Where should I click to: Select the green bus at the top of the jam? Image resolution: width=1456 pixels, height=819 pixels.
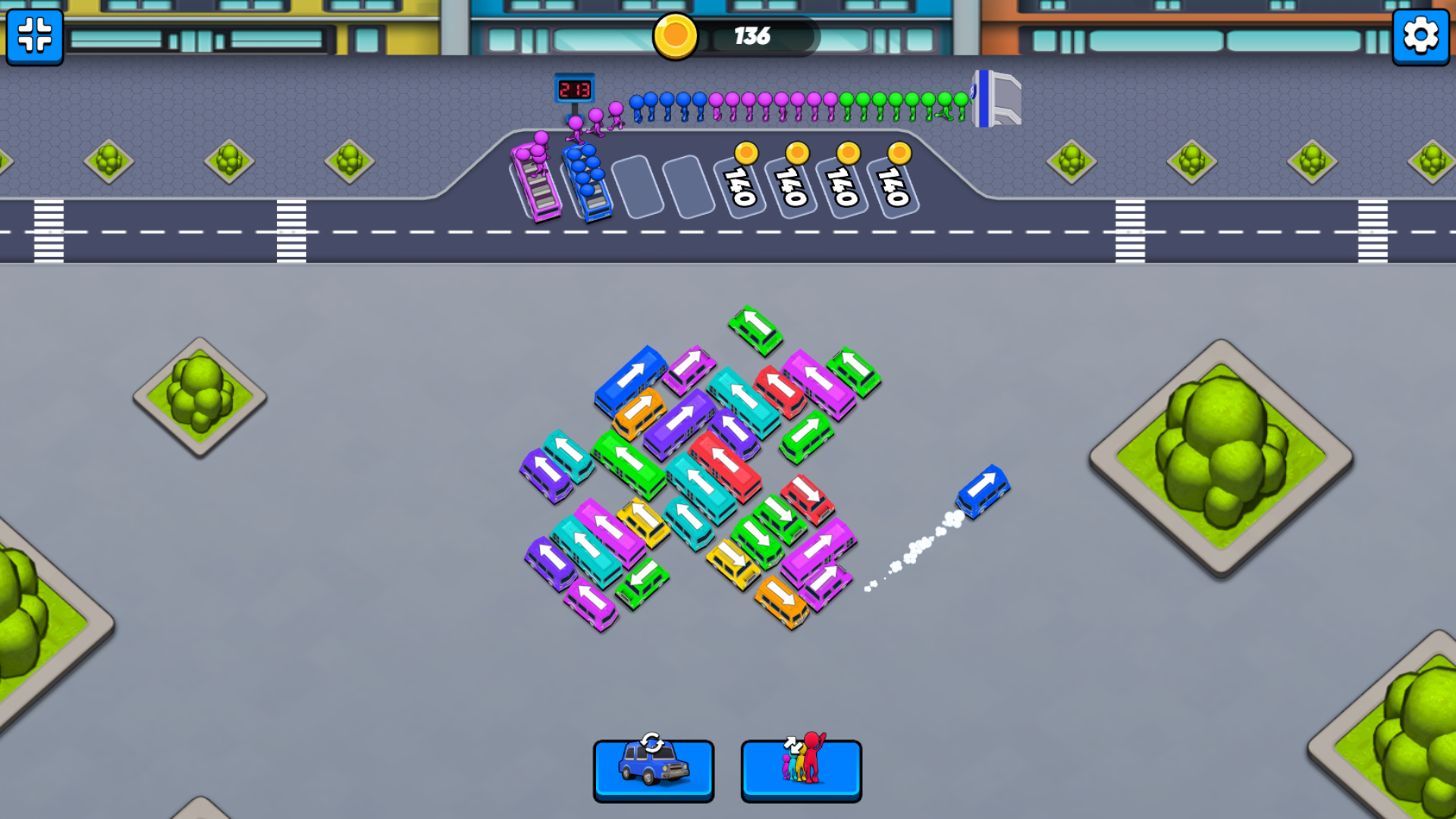point(755,331)
